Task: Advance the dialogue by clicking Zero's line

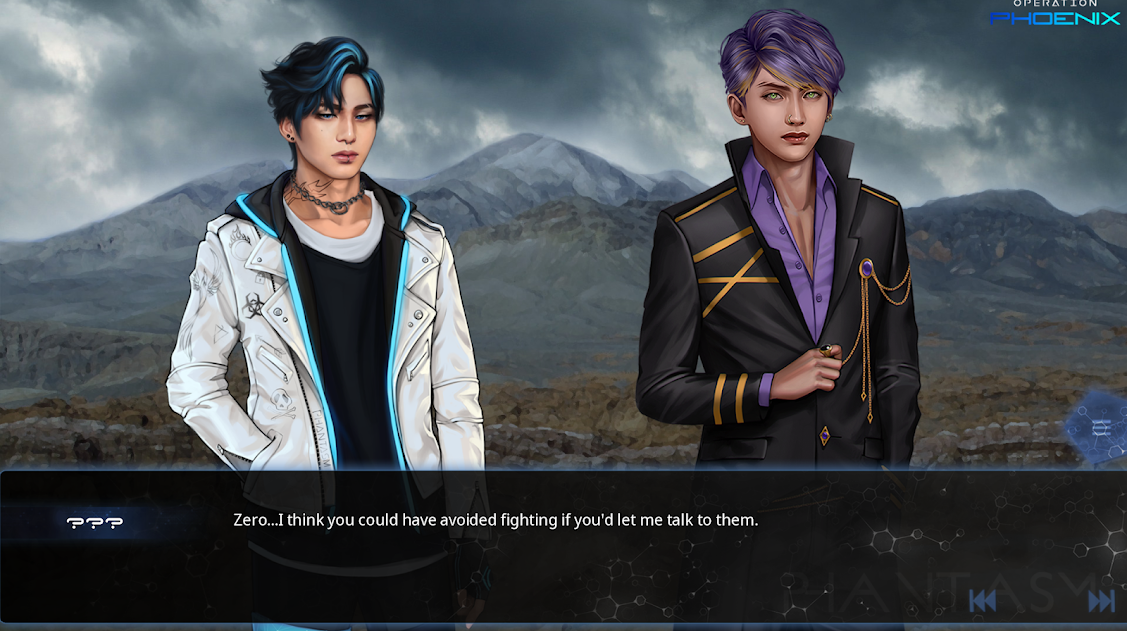Action: (495, 520)
